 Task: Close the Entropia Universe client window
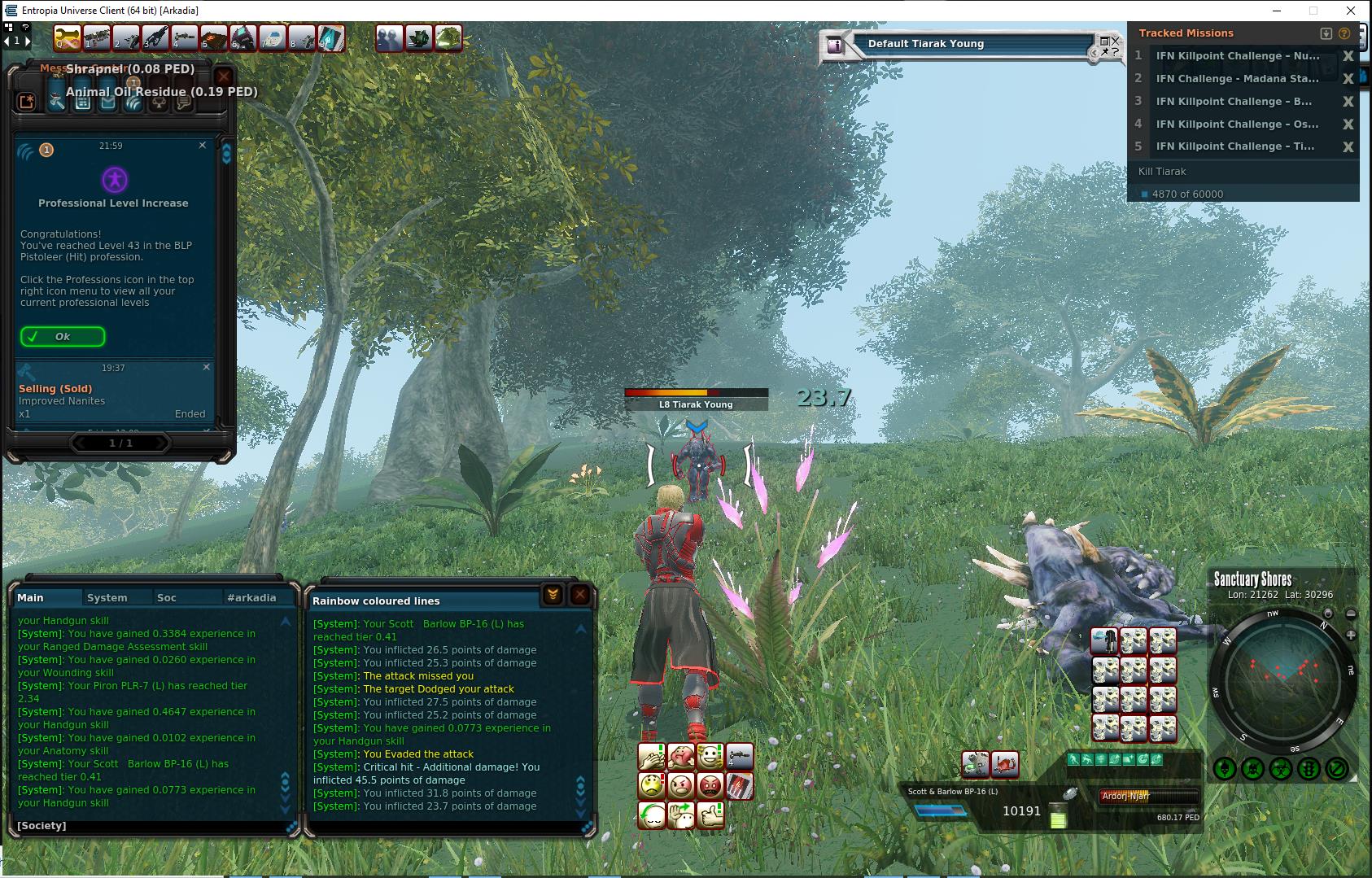(1352, 11)
